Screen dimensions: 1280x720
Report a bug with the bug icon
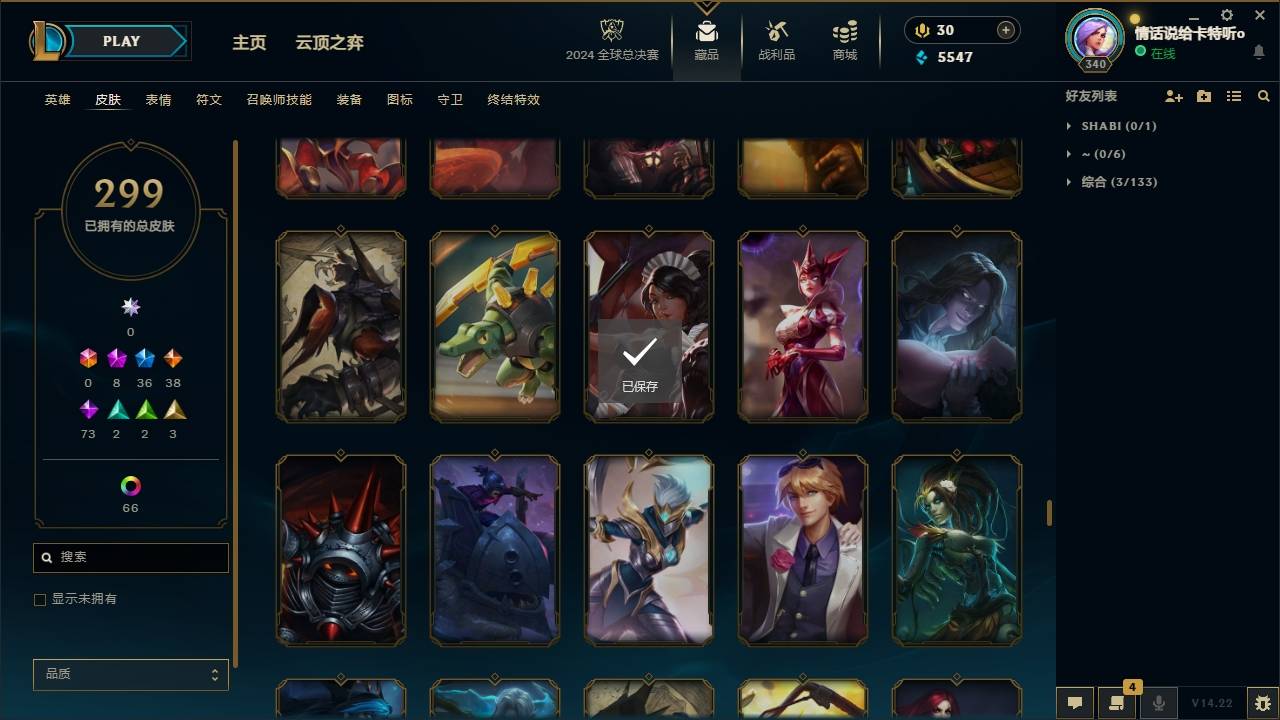pyautogui.click(x=1260, y=703)
